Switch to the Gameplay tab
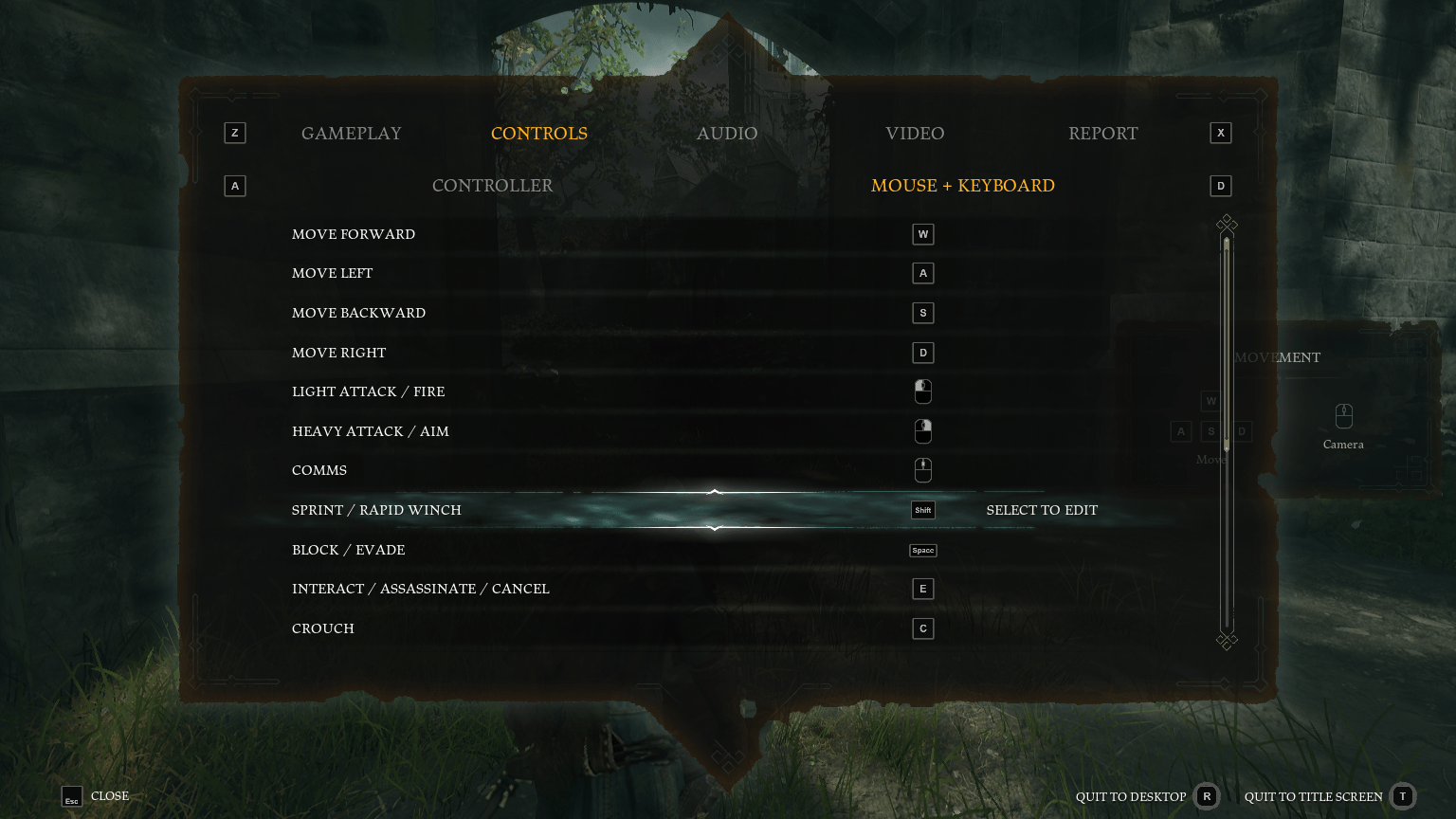This screenshot has height=819, width=1456. (352, 134)
